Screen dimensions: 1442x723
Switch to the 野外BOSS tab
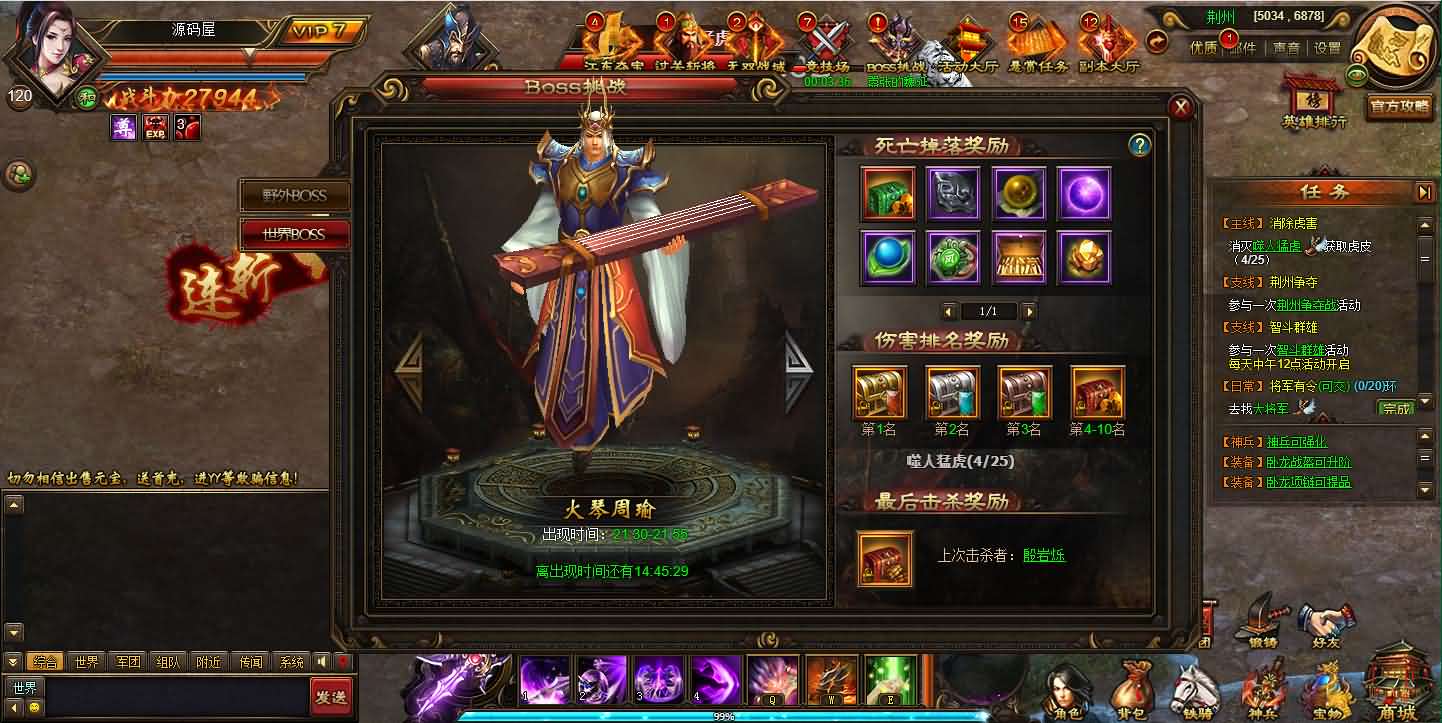pos(295,195)
